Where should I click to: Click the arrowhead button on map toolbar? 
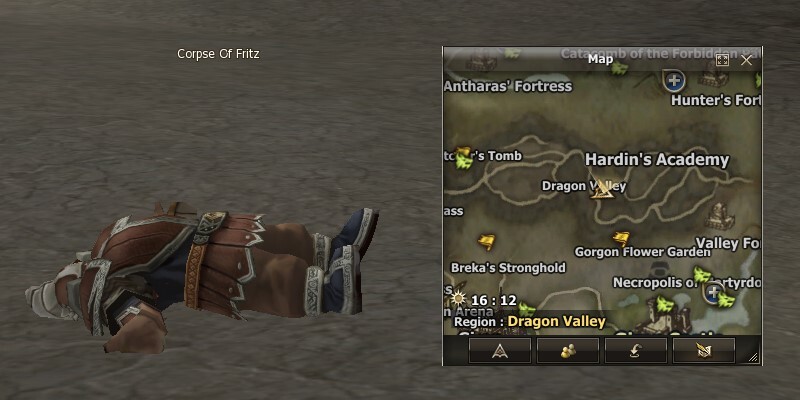tap(497, 349)
